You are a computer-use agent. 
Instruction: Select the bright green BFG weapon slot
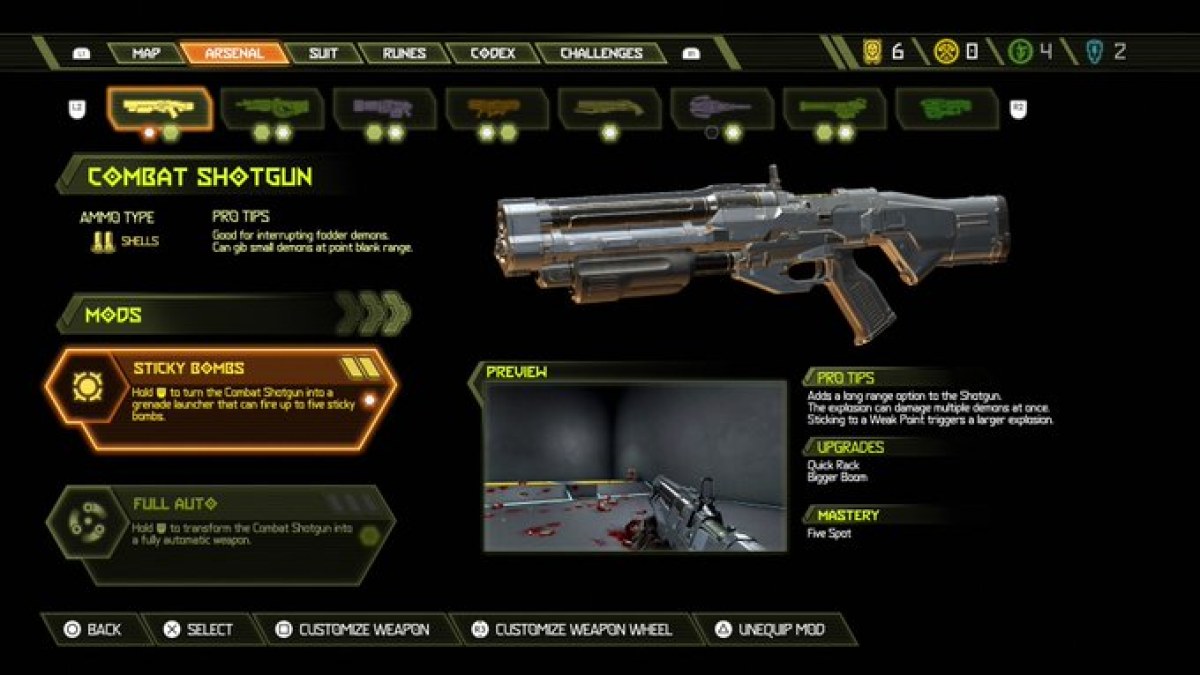tap(947, 108)
